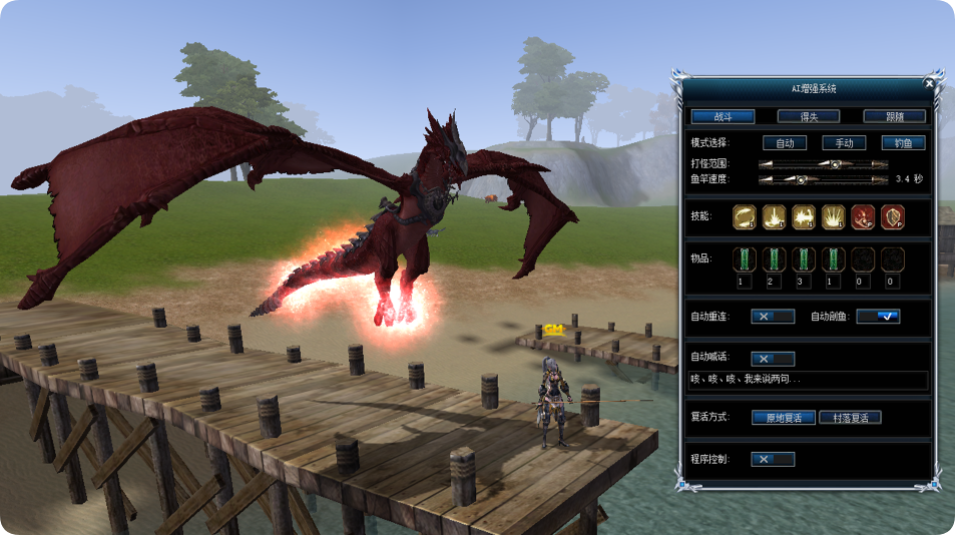Select the golden swirl skill icon
Image resolution: width=955 pixels, height=535 pixels.
(744, 216)
